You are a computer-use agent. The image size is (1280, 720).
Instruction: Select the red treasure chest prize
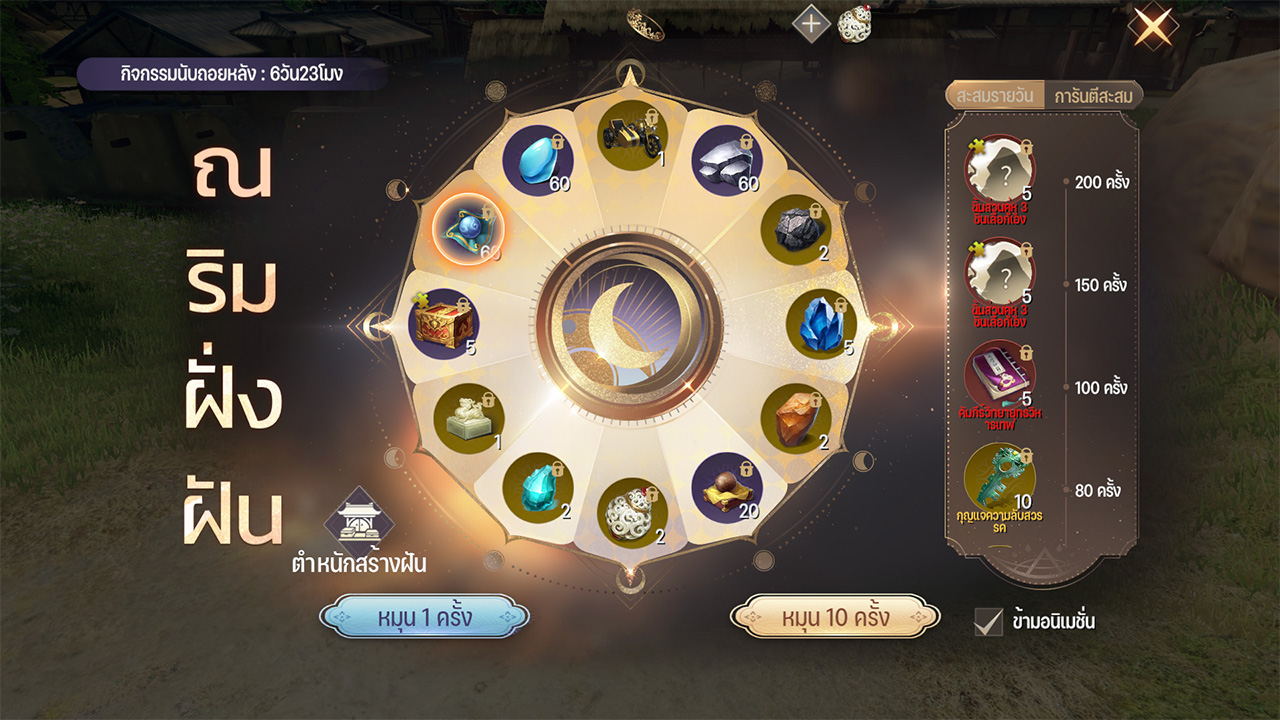(x=443, y=324)
